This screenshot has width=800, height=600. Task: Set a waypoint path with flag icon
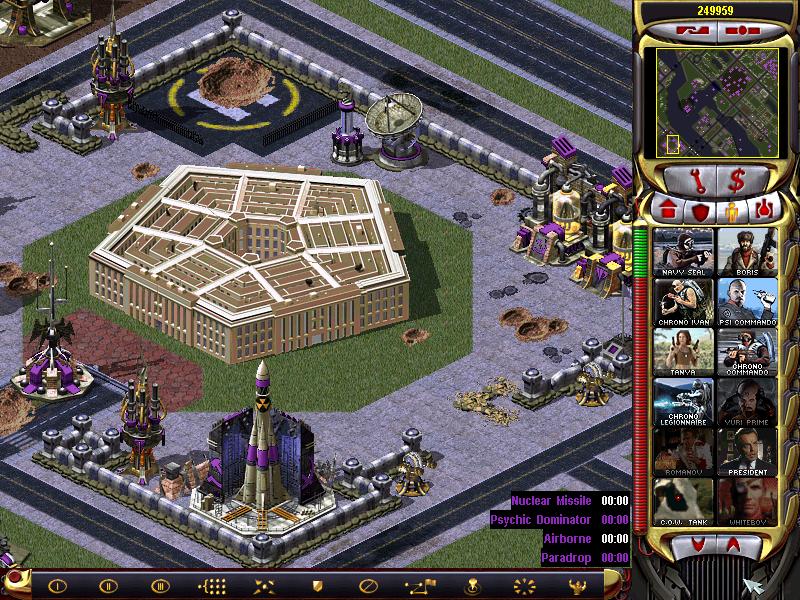418,586
